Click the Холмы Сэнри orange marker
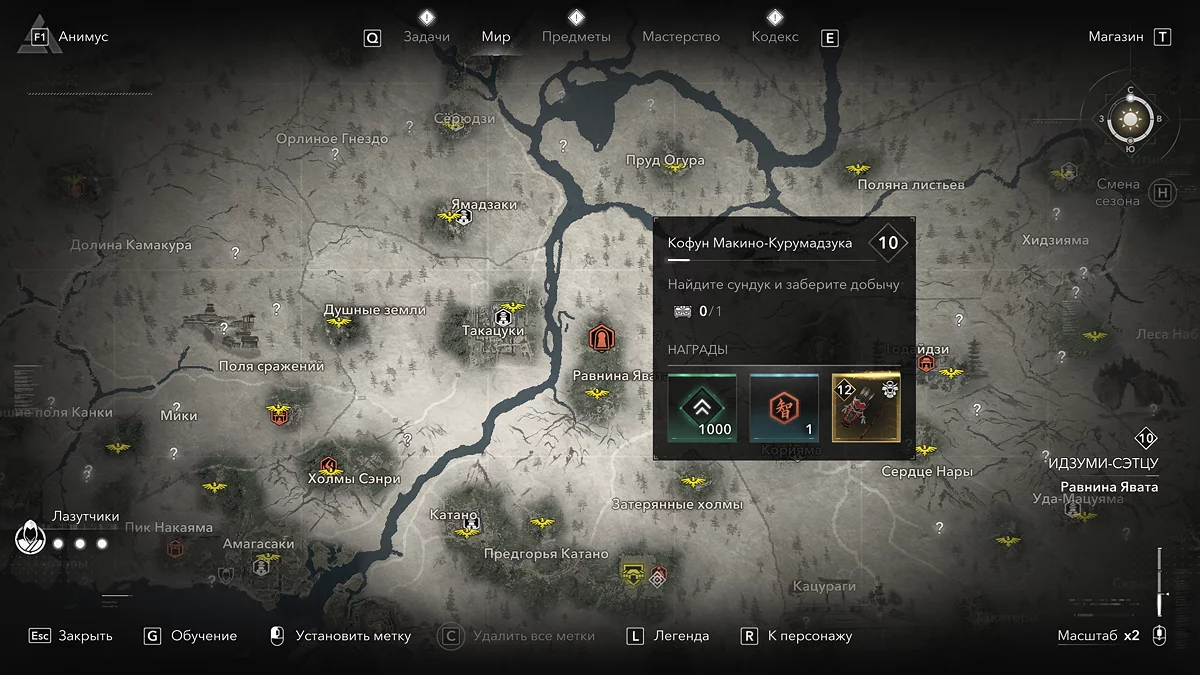This screenshot has height=675, width=1200. [327, 464]
